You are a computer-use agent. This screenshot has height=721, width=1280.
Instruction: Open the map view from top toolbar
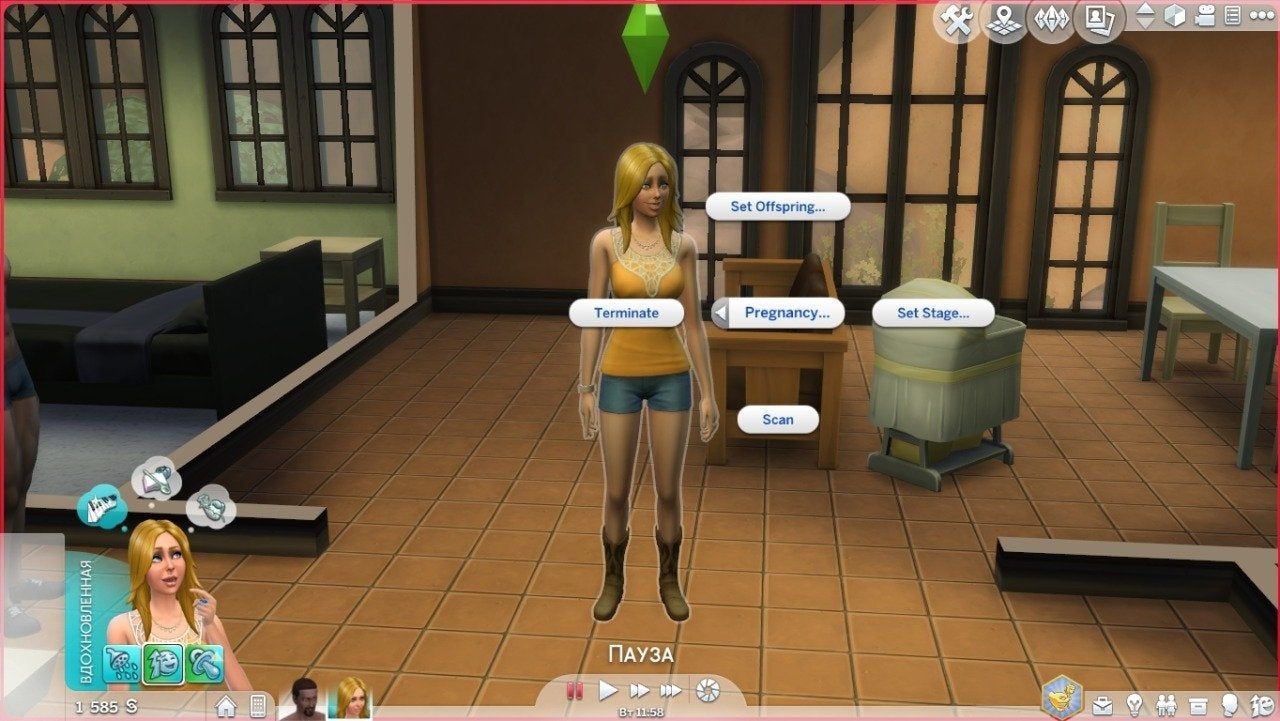pos(1003,18)
